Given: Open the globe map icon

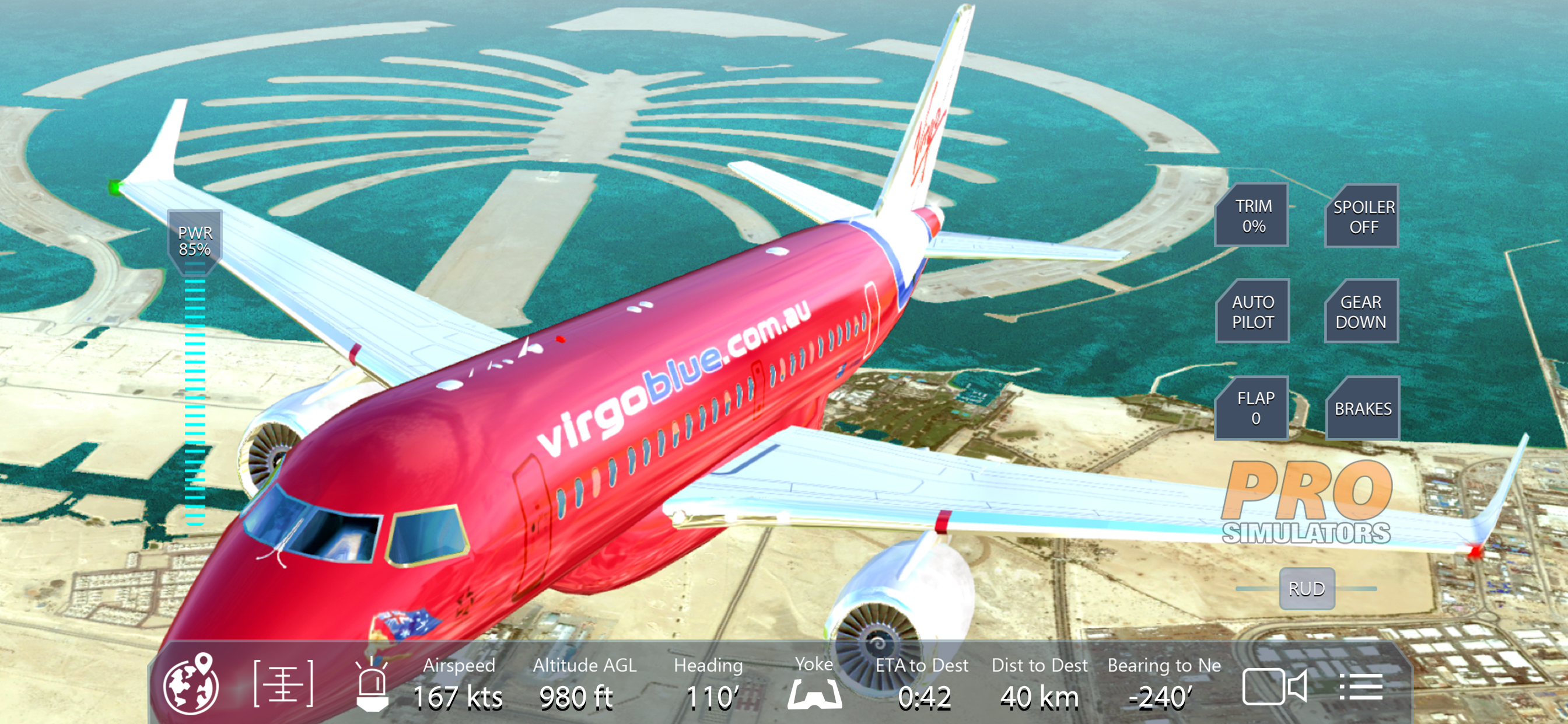Looking at the screenshot, I should pyautogui.click(x=191, y=684).
